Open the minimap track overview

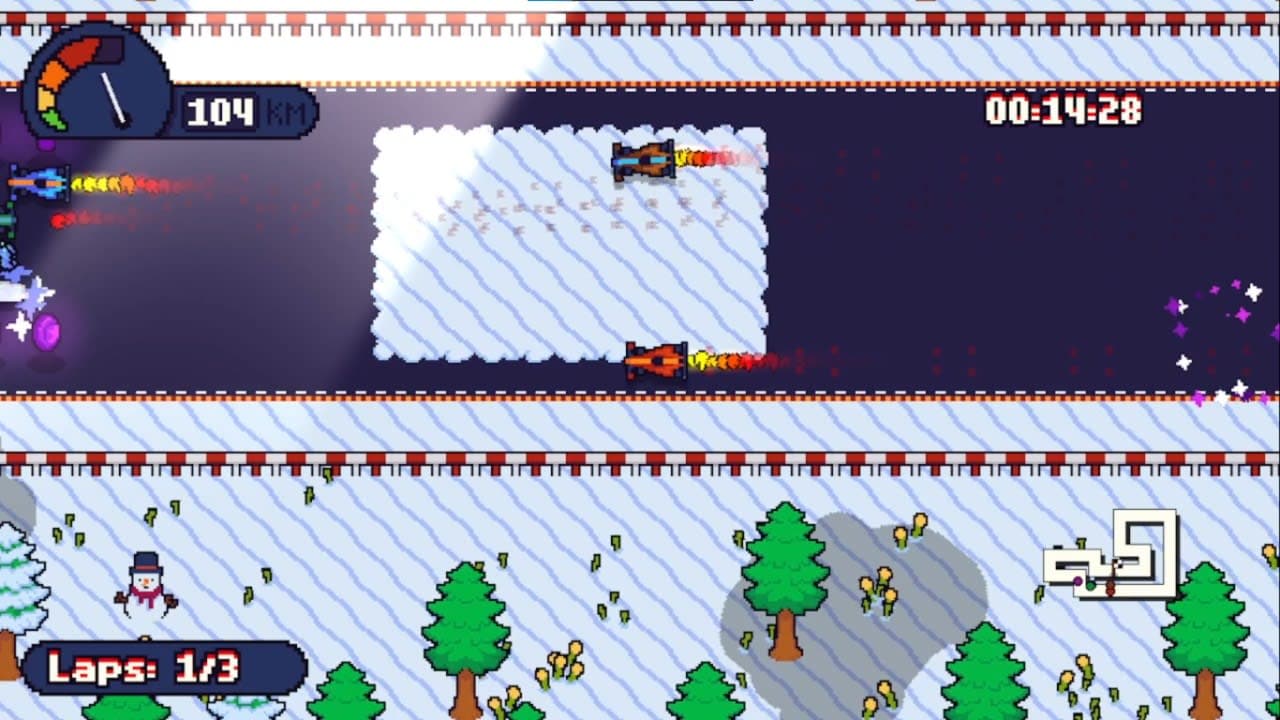(x=1115, y=560)
